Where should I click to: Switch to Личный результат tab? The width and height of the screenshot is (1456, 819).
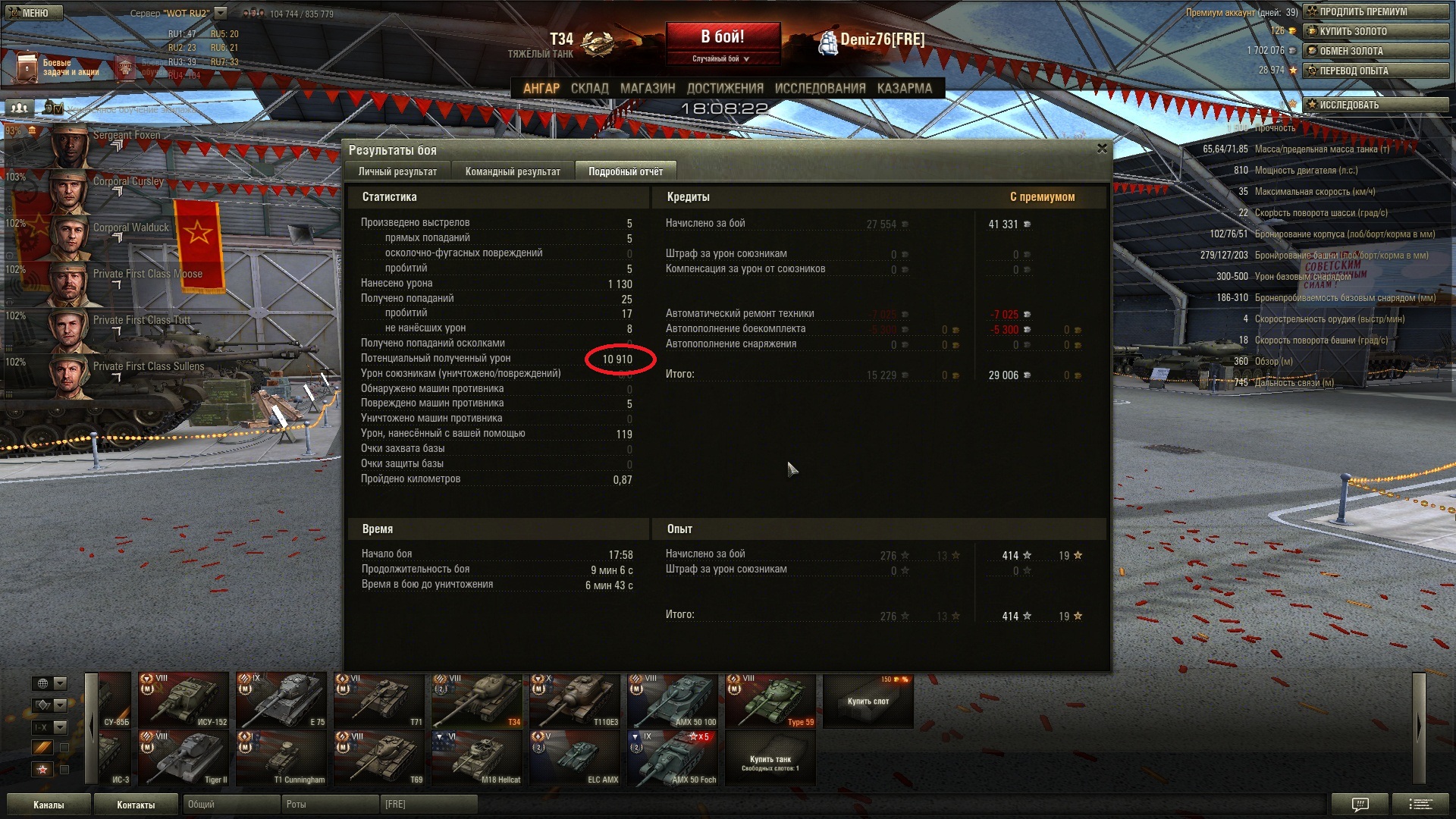coord(397,172)
